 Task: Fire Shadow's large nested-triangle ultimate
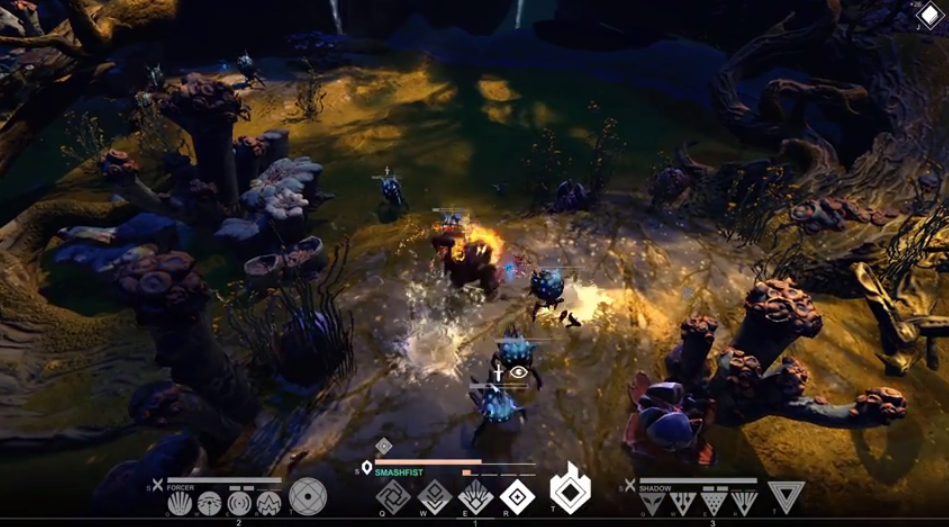click(786, 497)
